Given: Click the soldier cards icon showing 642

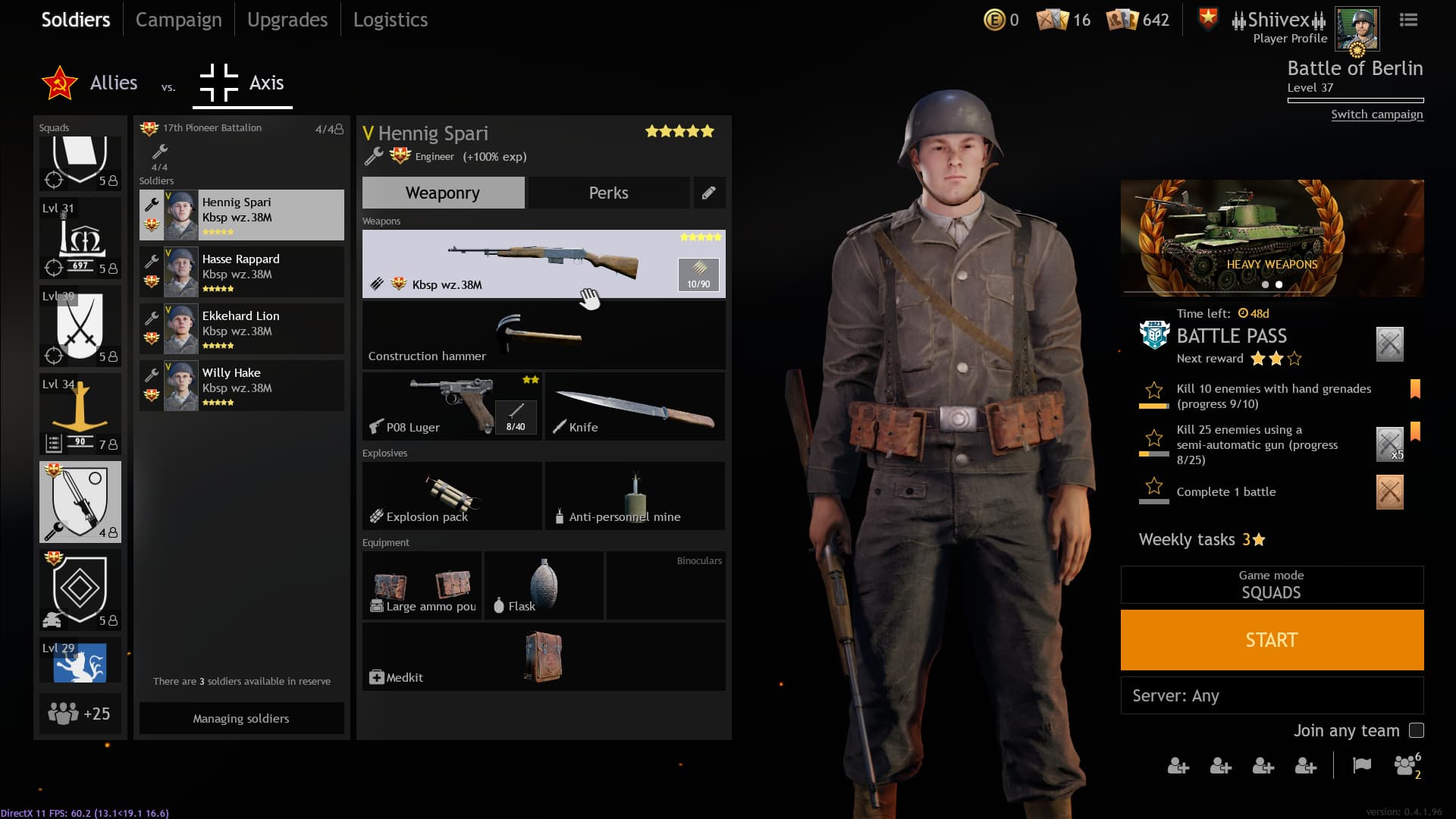Looking at the screenshot, I should (1121, 20).
